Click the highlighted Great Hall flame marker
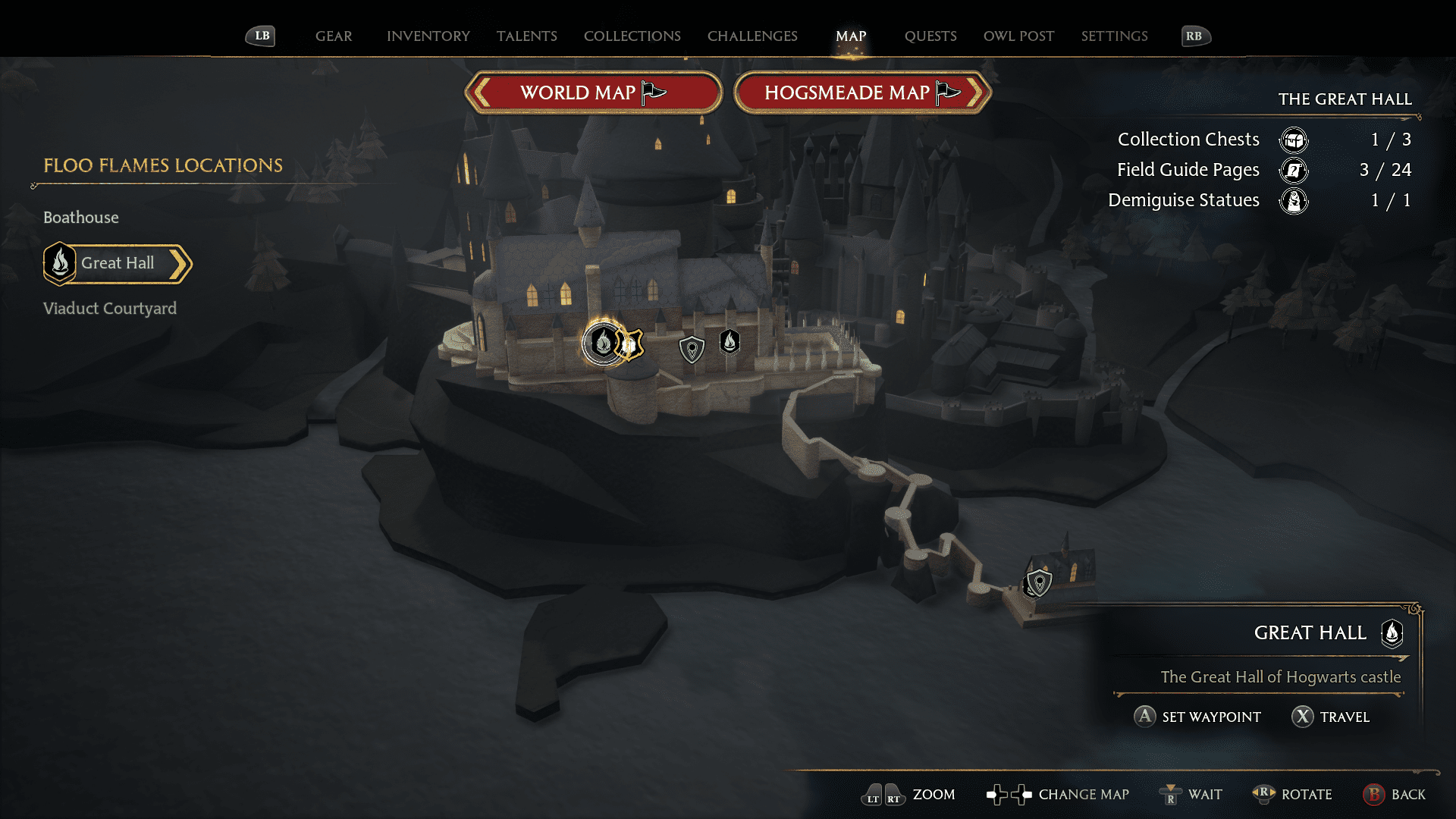This screenshot has width=1456, height=819. [x=603, y=343]
